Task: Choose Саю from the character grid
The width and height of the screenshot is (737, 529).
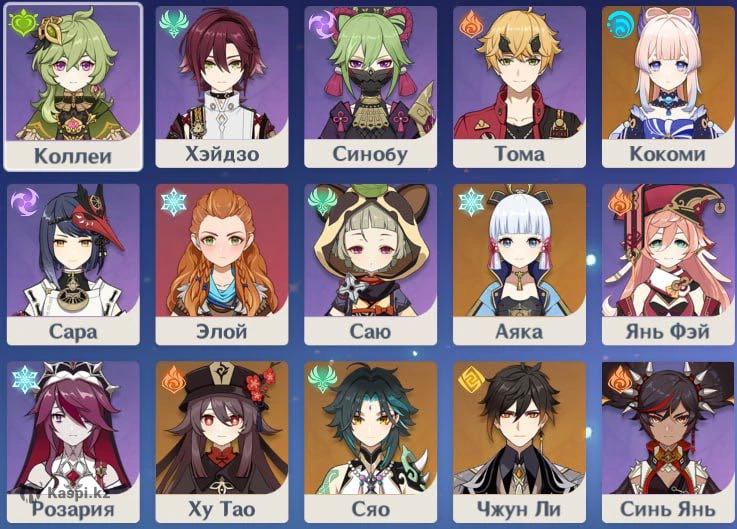Action: tap(370, 264)
